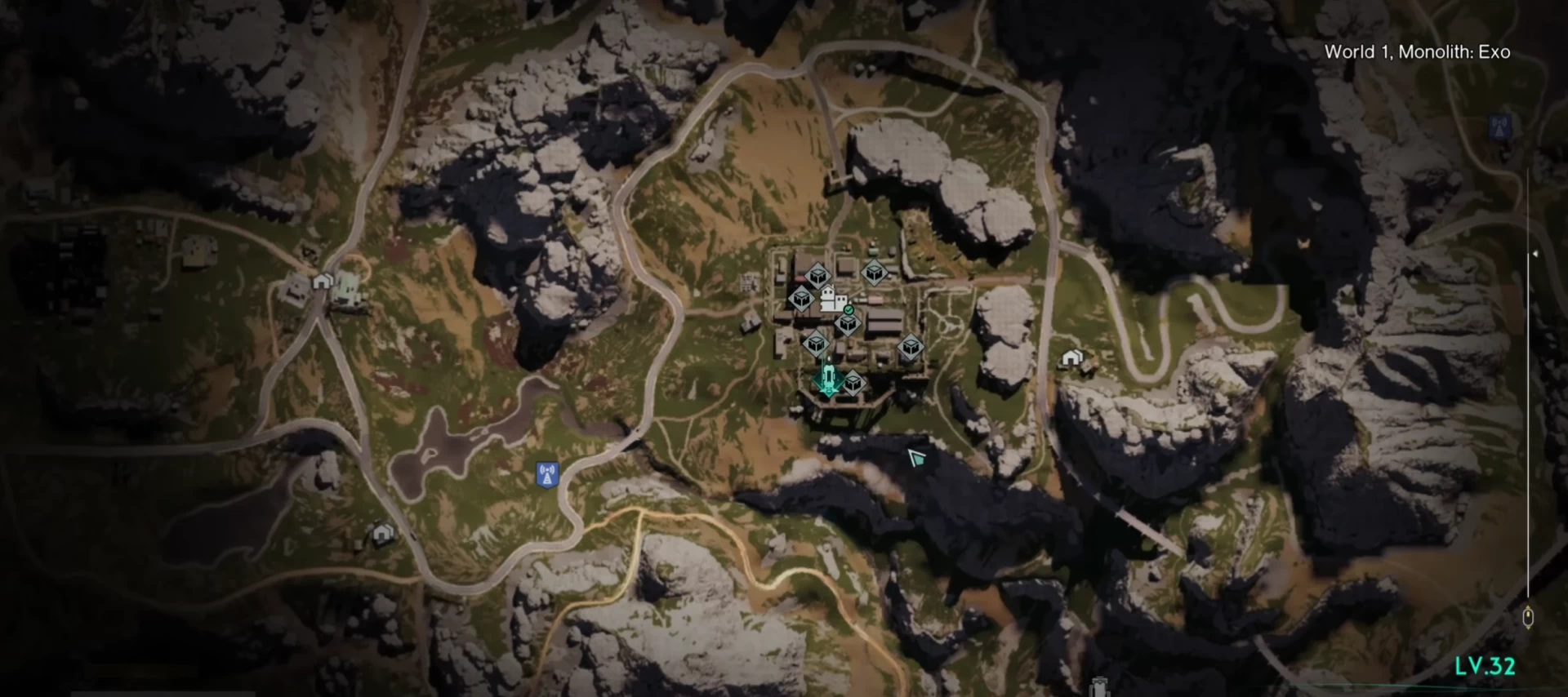1568x697 pixels.
Task: Select the teal teleportation tower marker
Action: click(827, 380)
